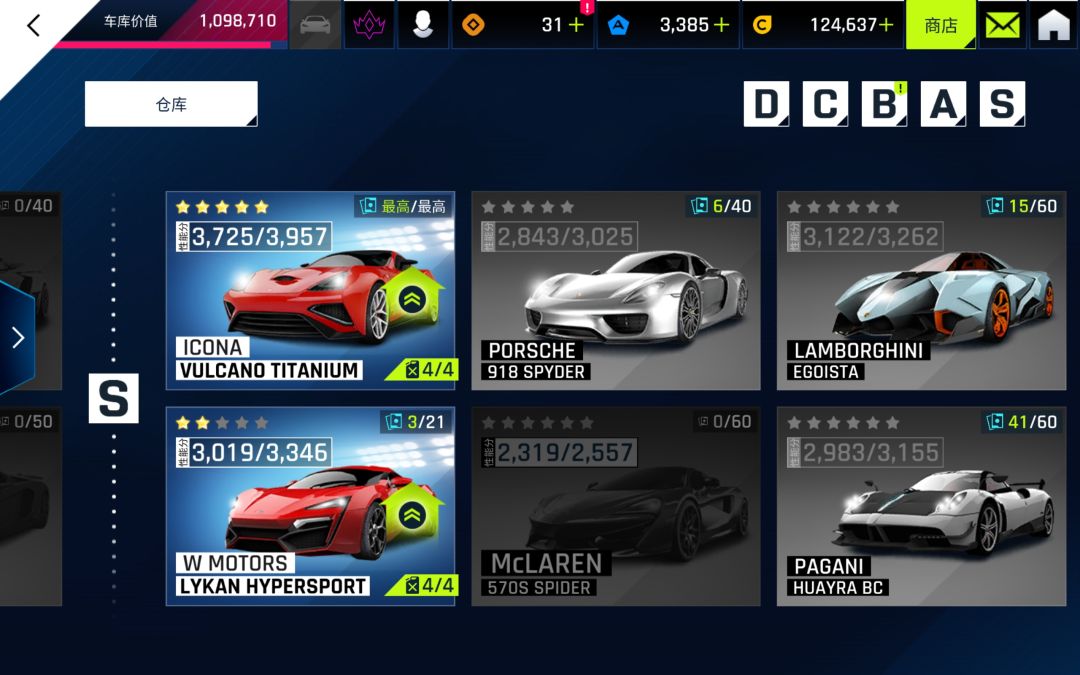Image resolution: width=1080 pixels, height=675 pixels.
Task: Add more gold credits with the plus
Action: point(885,25)
